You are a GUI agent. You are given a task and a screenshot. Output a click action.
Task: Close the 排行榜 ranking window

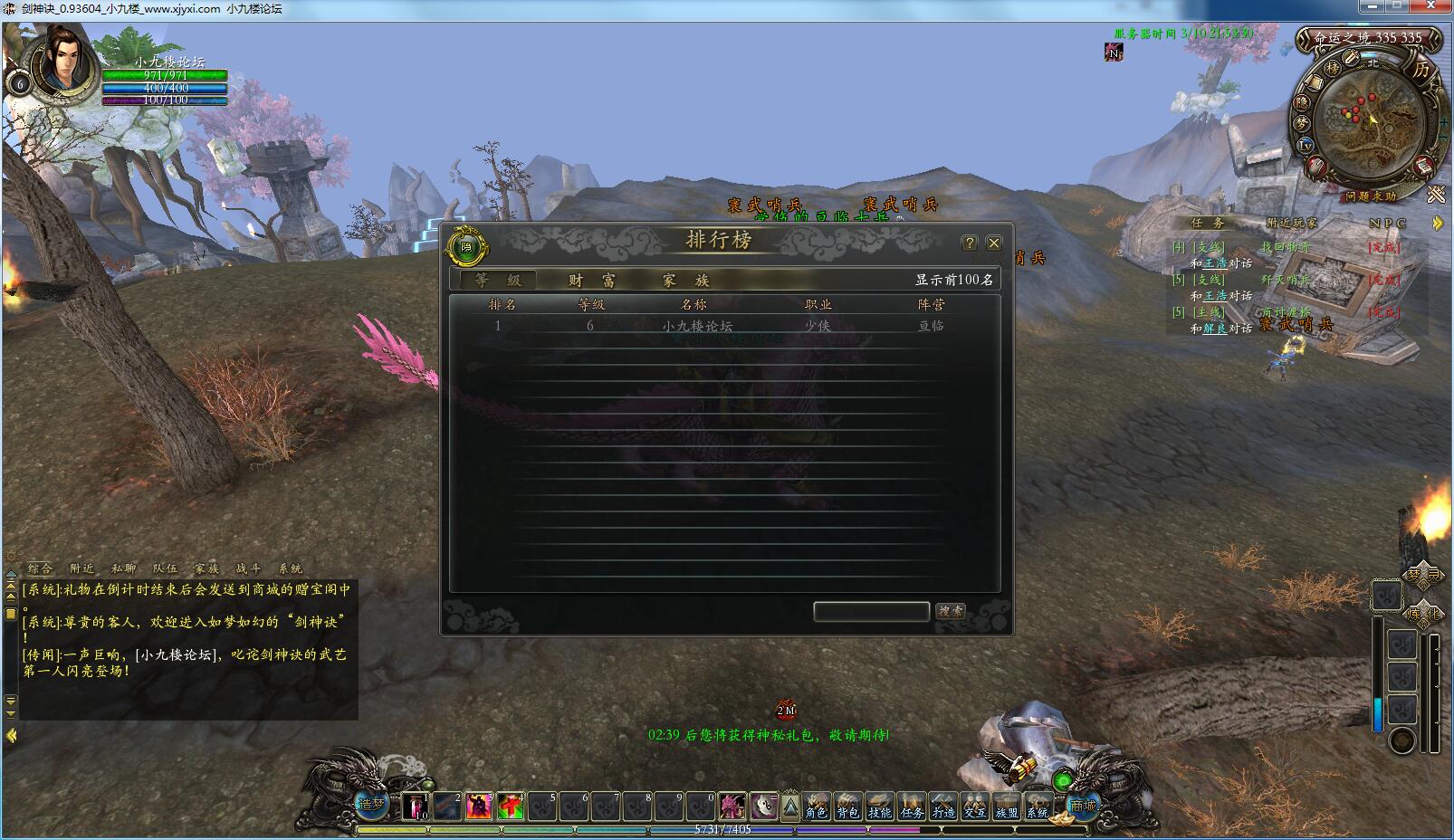click(x=994, y=243)
